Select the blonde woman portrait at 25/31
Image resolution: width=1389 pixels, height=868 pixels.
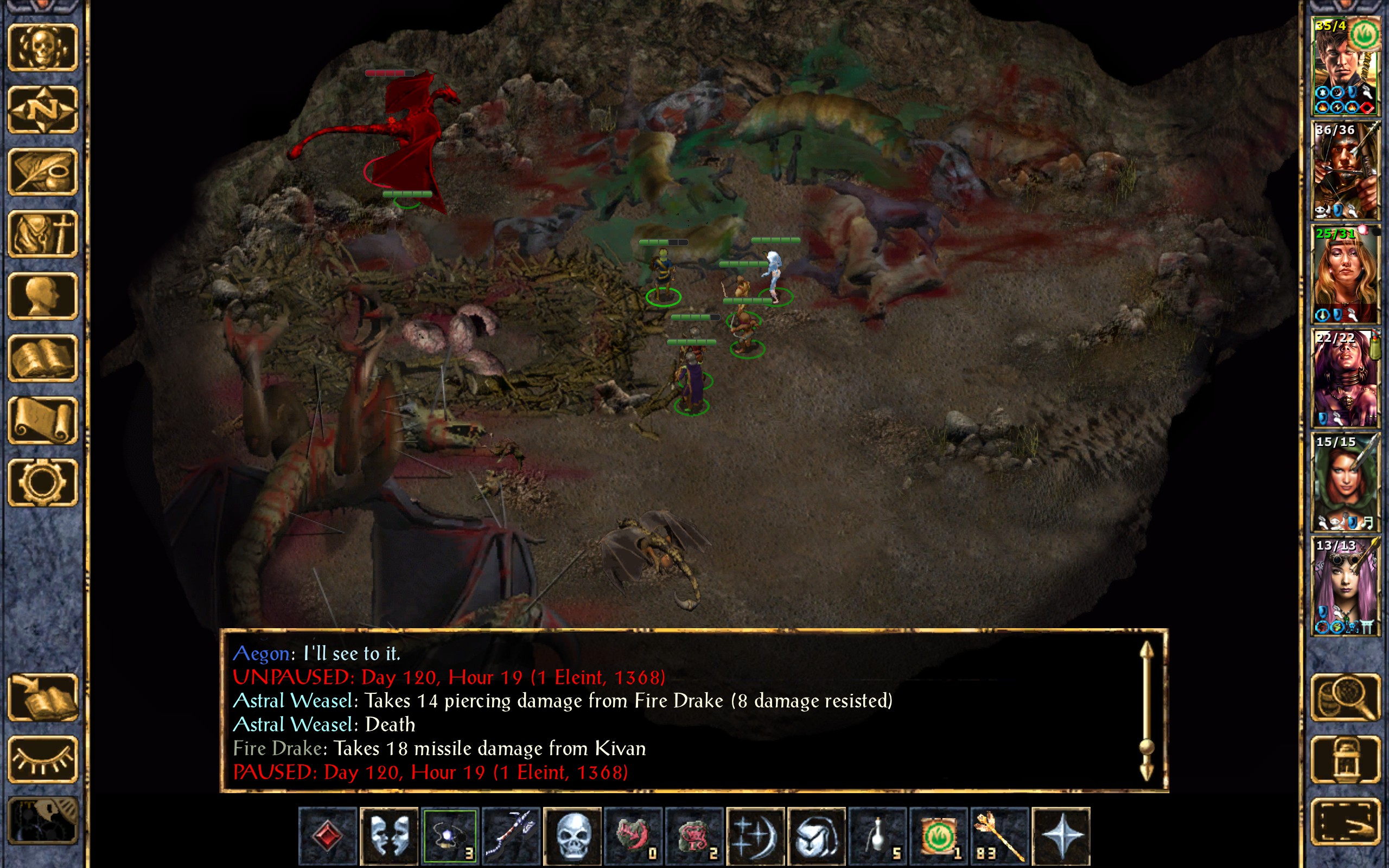tap(1345, 275)
